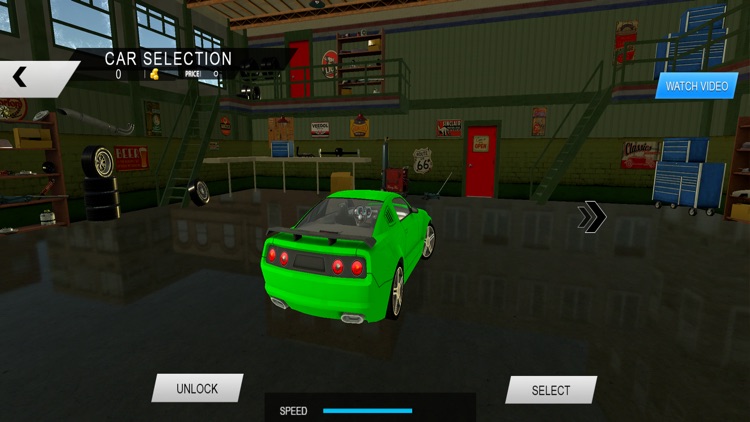Show the next car with the chevron arrow

tap(591, 216)
